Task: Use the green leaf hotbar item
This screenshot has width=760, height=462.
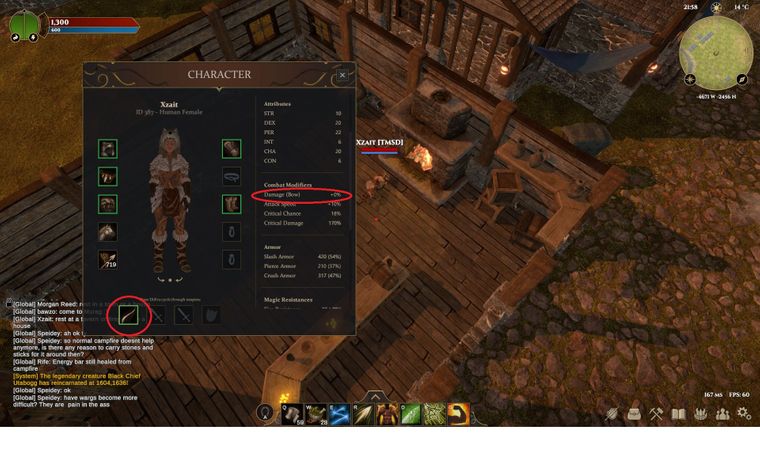Action: [x=410, y=414]
